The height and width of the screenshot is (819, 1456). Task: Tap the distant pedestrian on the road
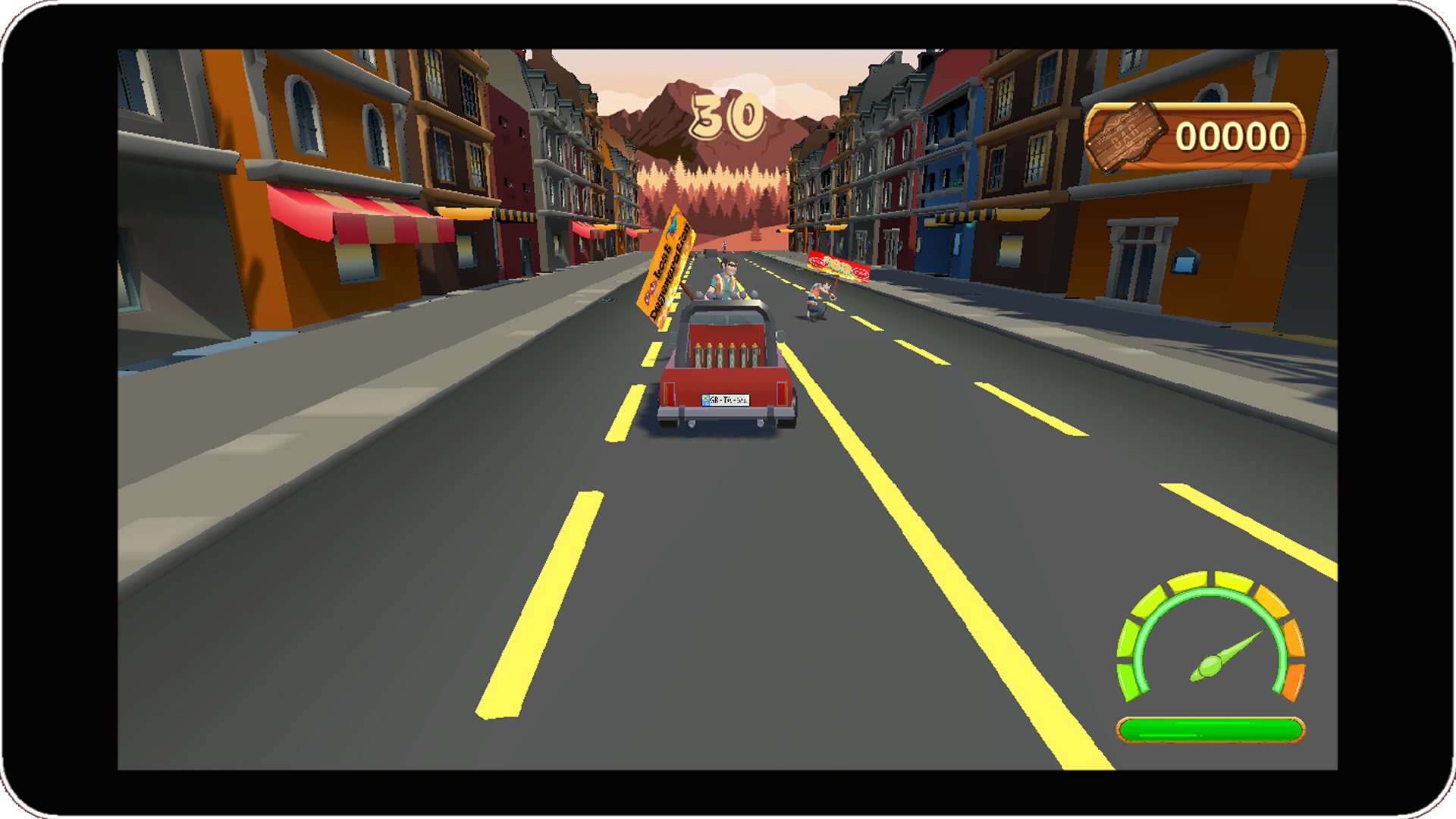[724, 246]
